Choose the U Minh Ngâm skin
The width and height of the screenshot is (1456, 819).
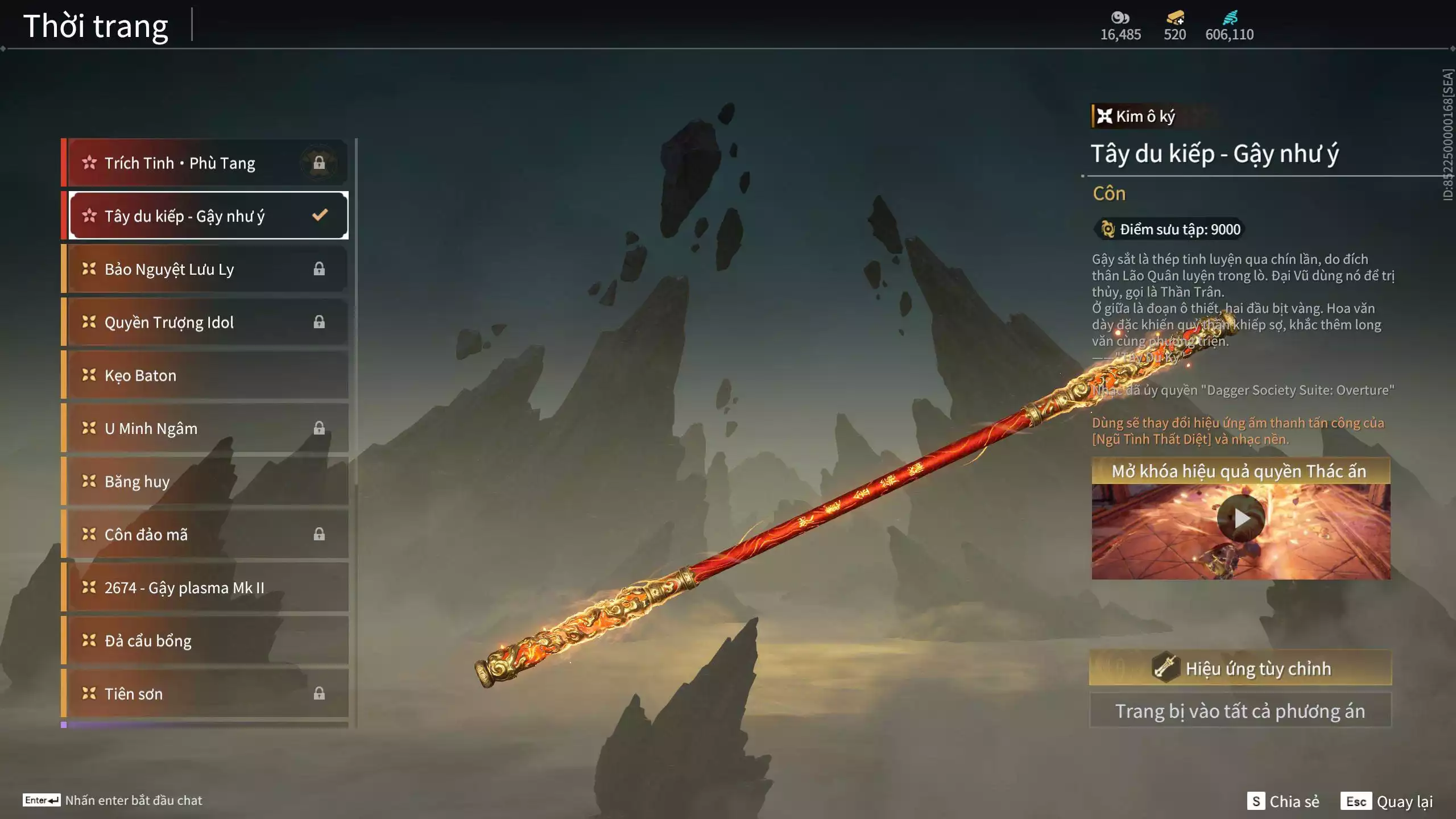[x=206, y=428]
